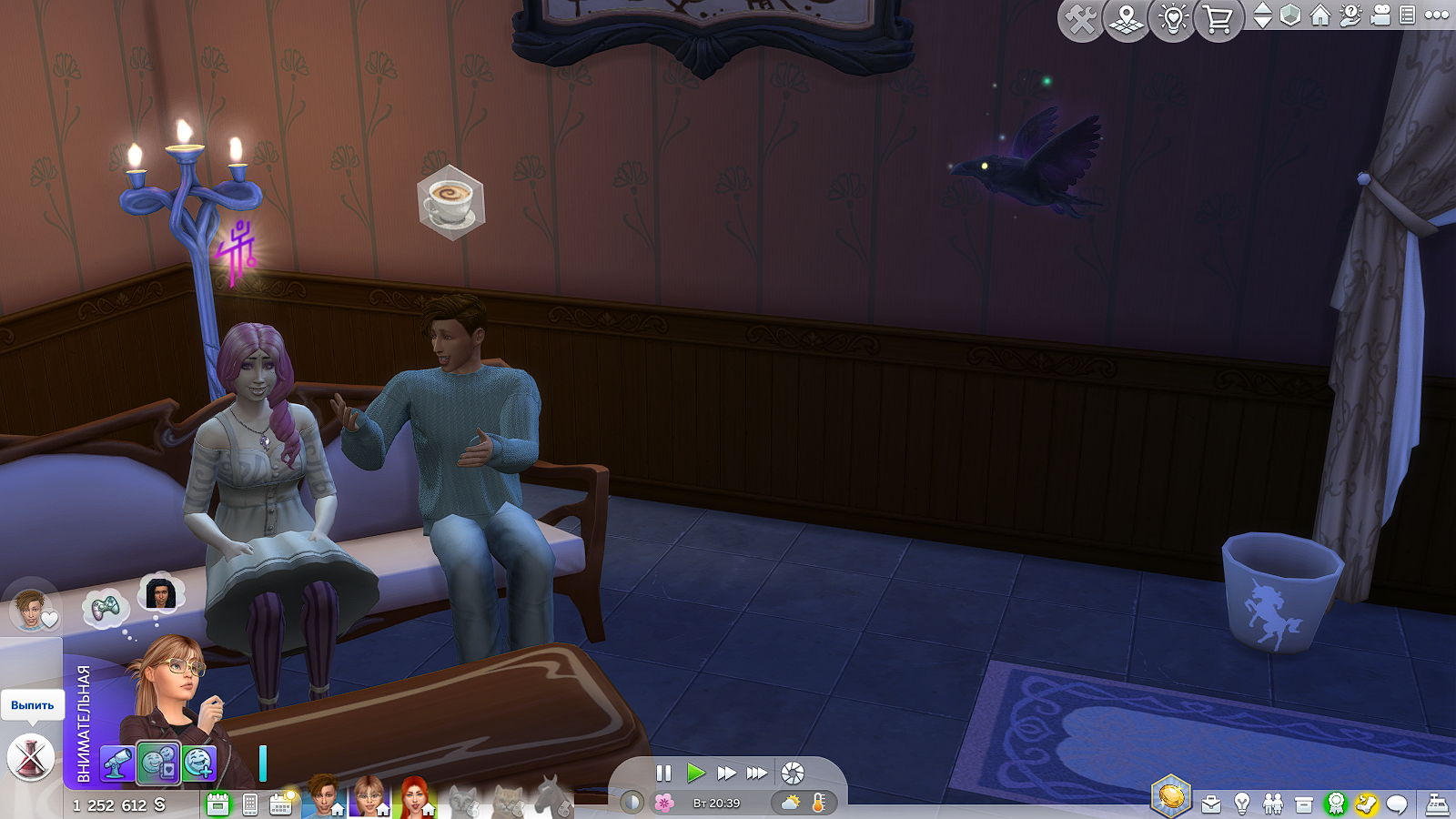Open the world map travel button

pos(1127,19)
